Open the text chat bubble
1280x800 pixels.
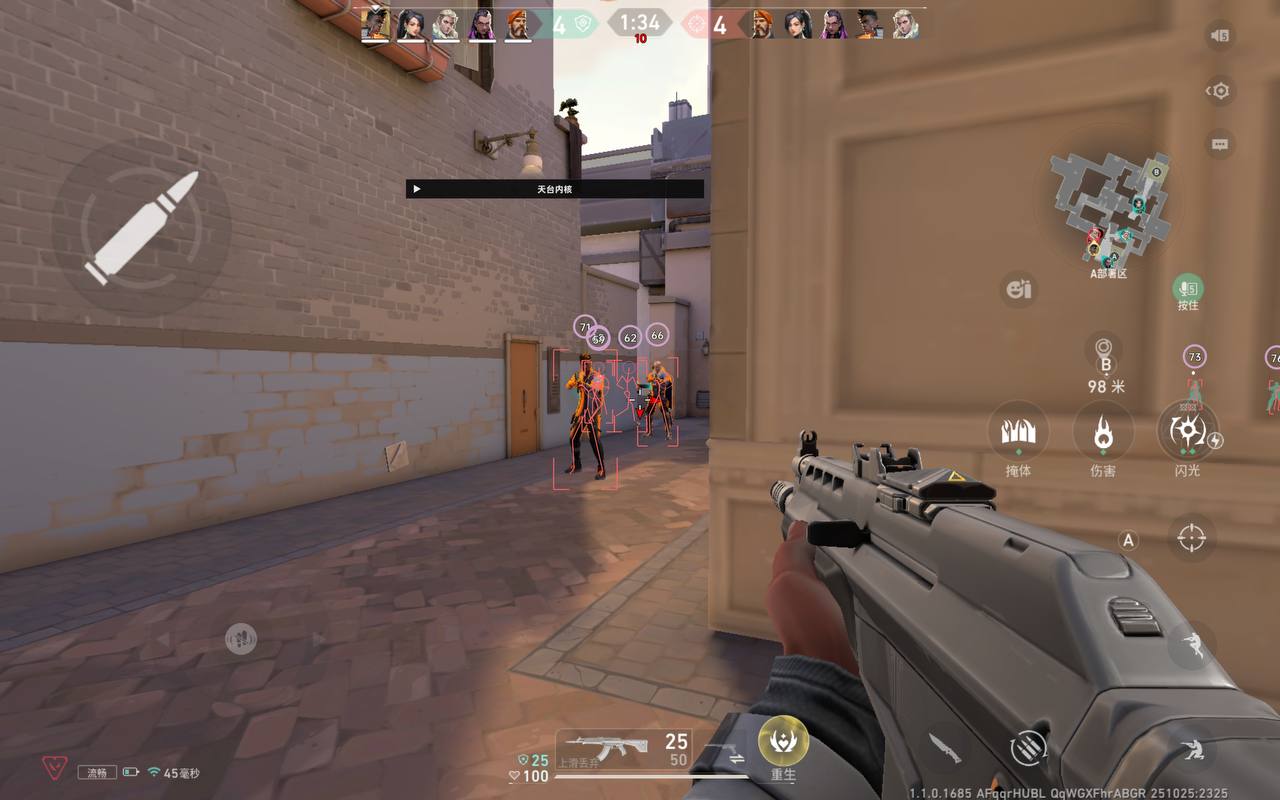tap(1219, 144)
